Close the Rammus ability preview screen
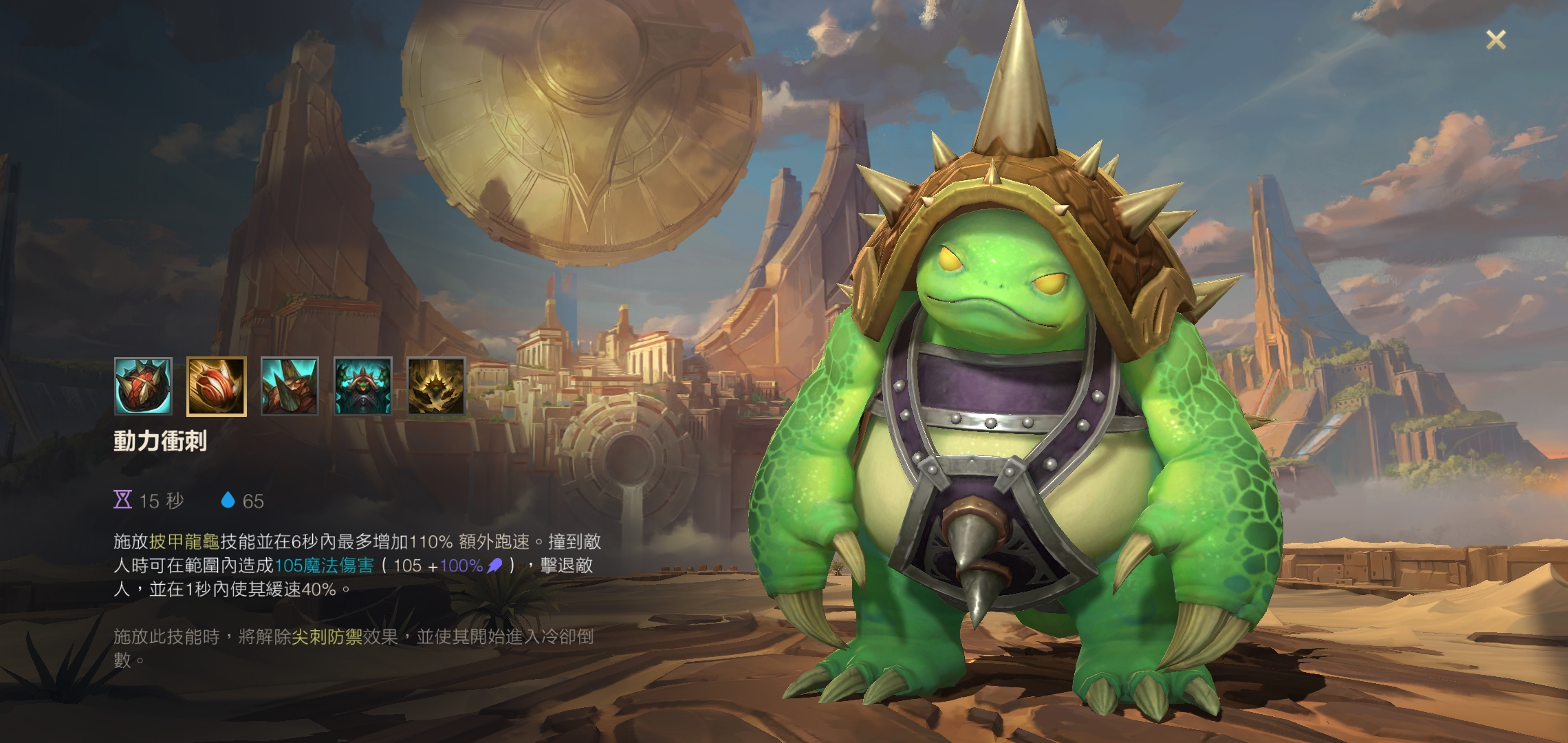Image resolution: width=1568 pixels, height=743 pixels. [1496, 40]
